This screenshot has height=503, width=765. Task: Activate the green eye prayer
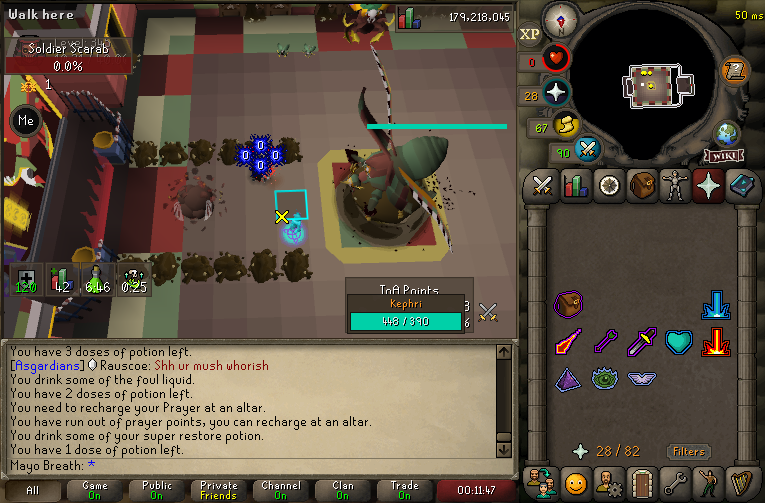point(605,380)
